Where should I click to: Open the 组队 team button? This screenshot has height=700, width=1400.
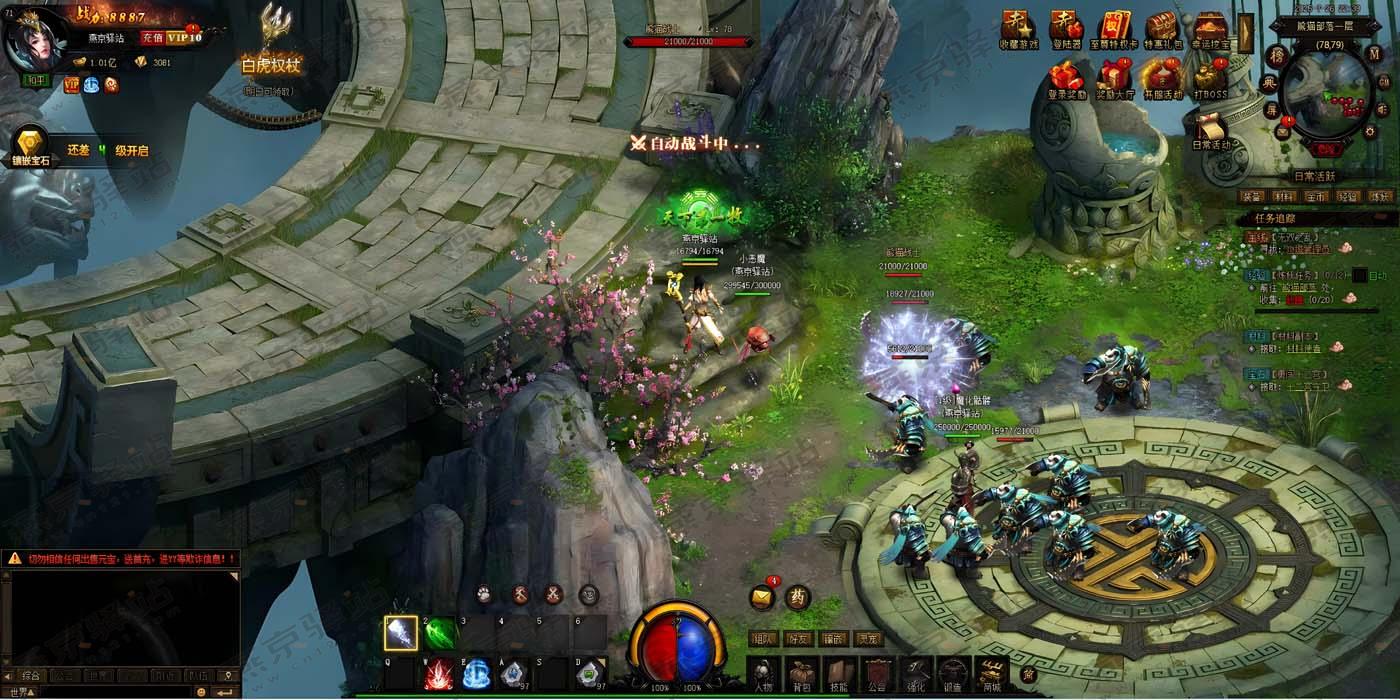[764, 638]
